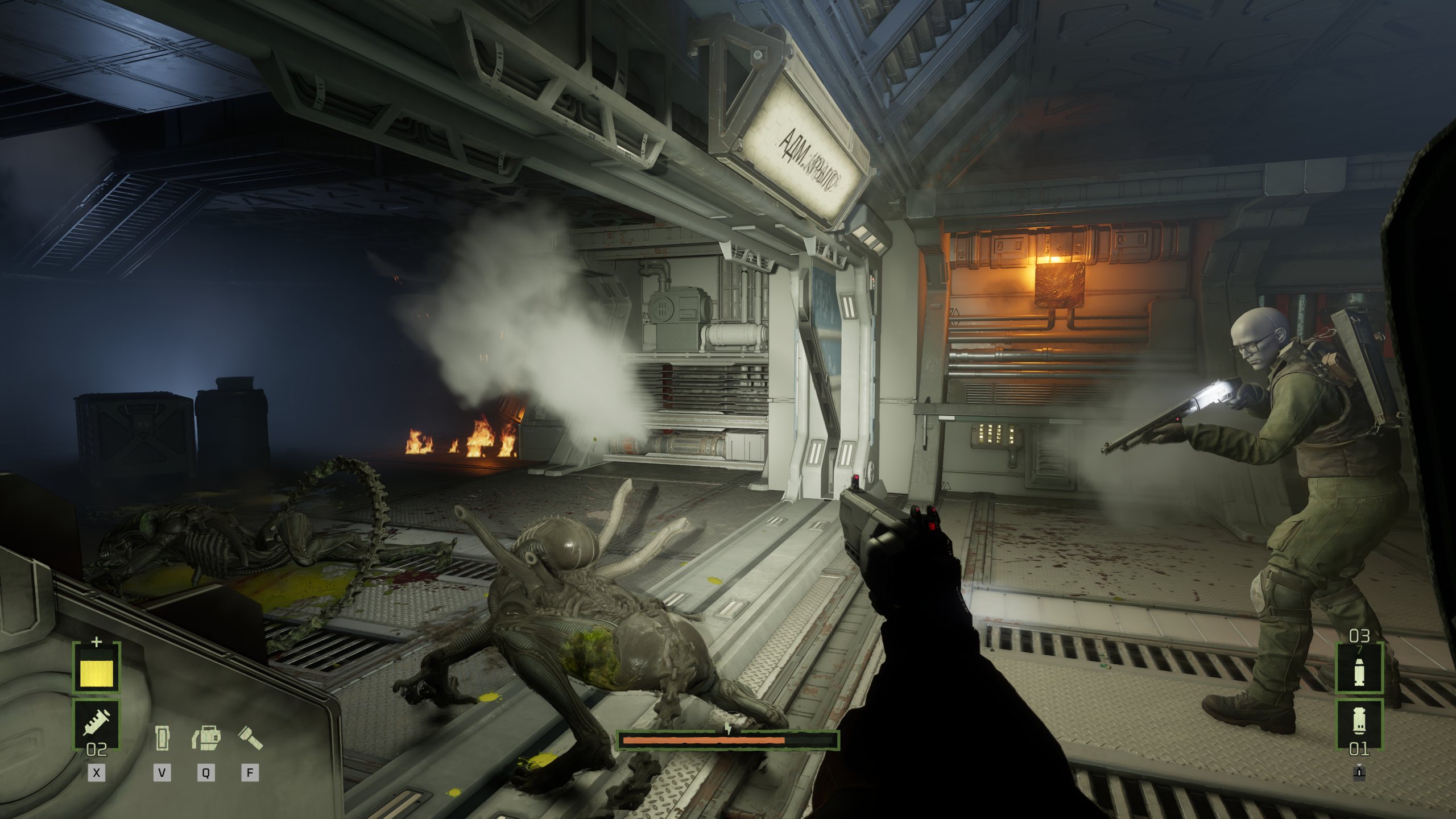Switch to the secondary ammo slot
The image size is (1456, 819).
1359,723
